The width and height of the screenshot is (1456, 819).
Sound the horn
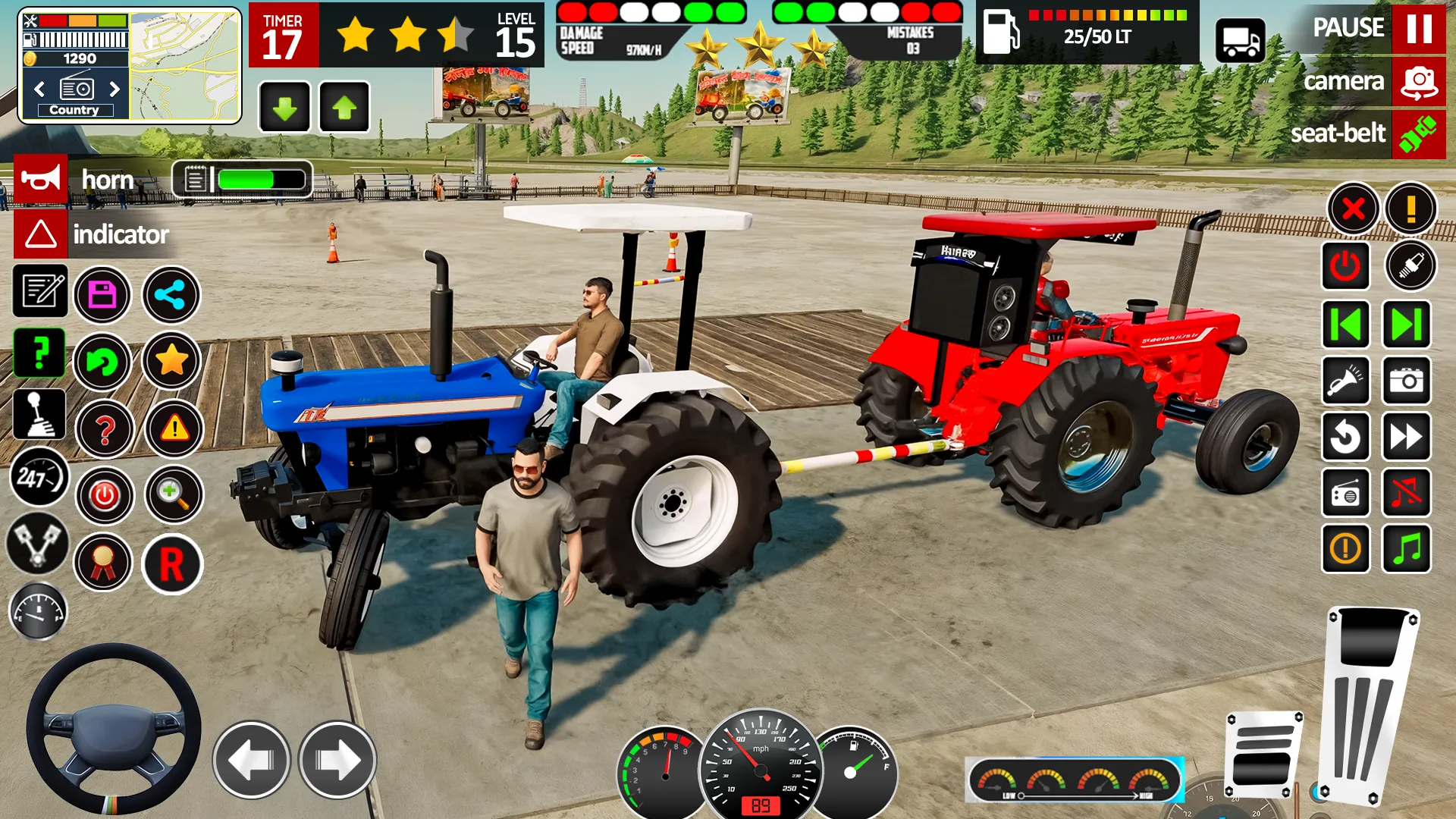(42, 180)
